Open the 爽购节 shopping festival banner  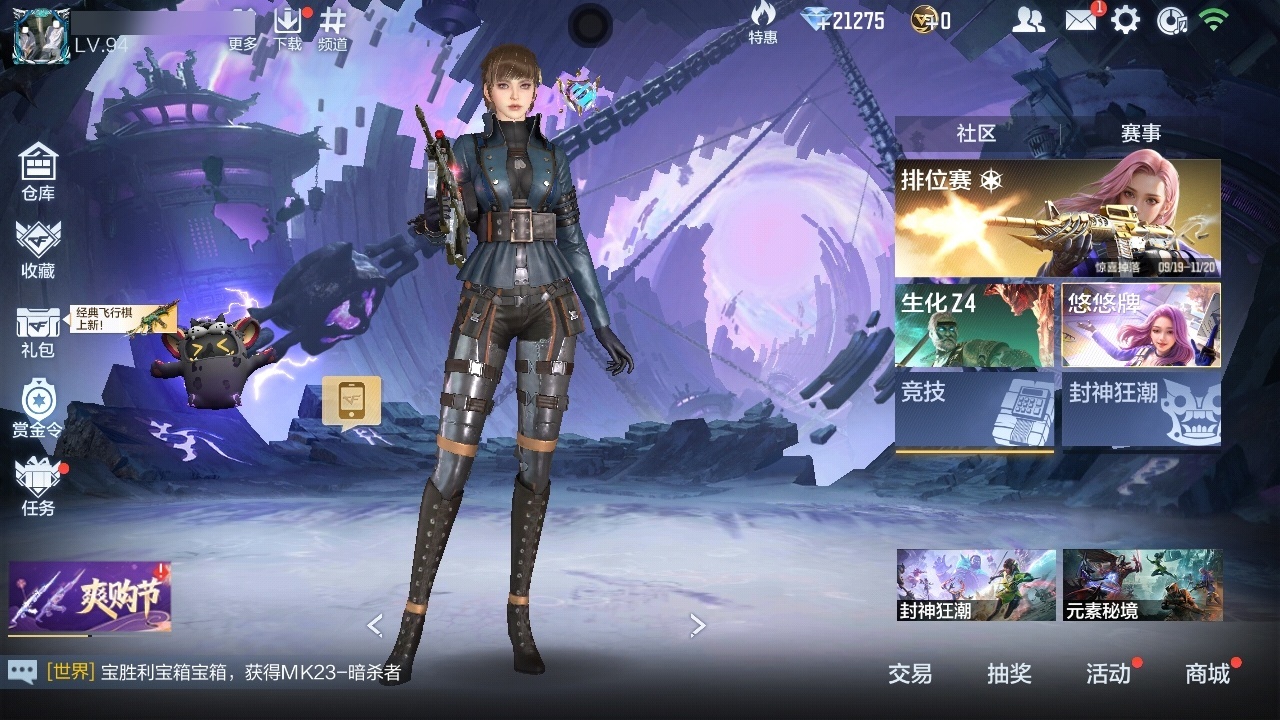[90, 597]
